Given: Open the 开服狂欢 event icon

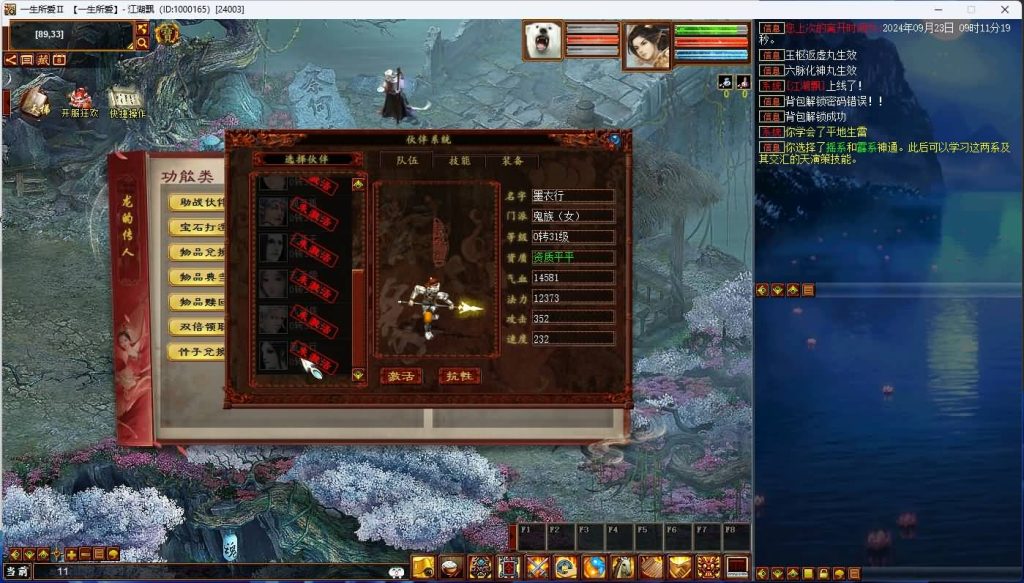Looking at the screenshot, I should (79, 102).
